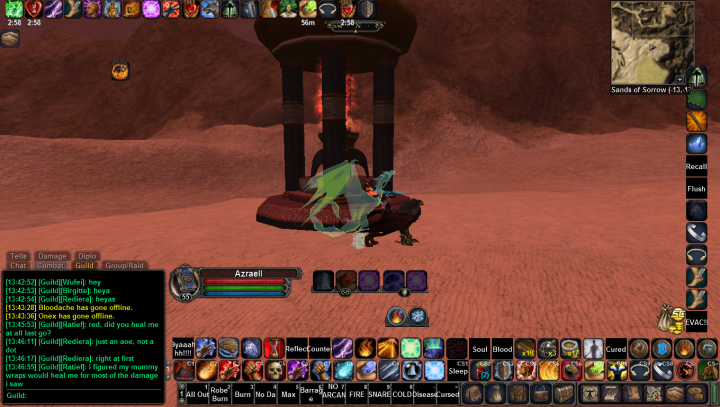720x407 pixels.
Task: Activate the Reflect hotbar ability
Action: tap(296, 348)
